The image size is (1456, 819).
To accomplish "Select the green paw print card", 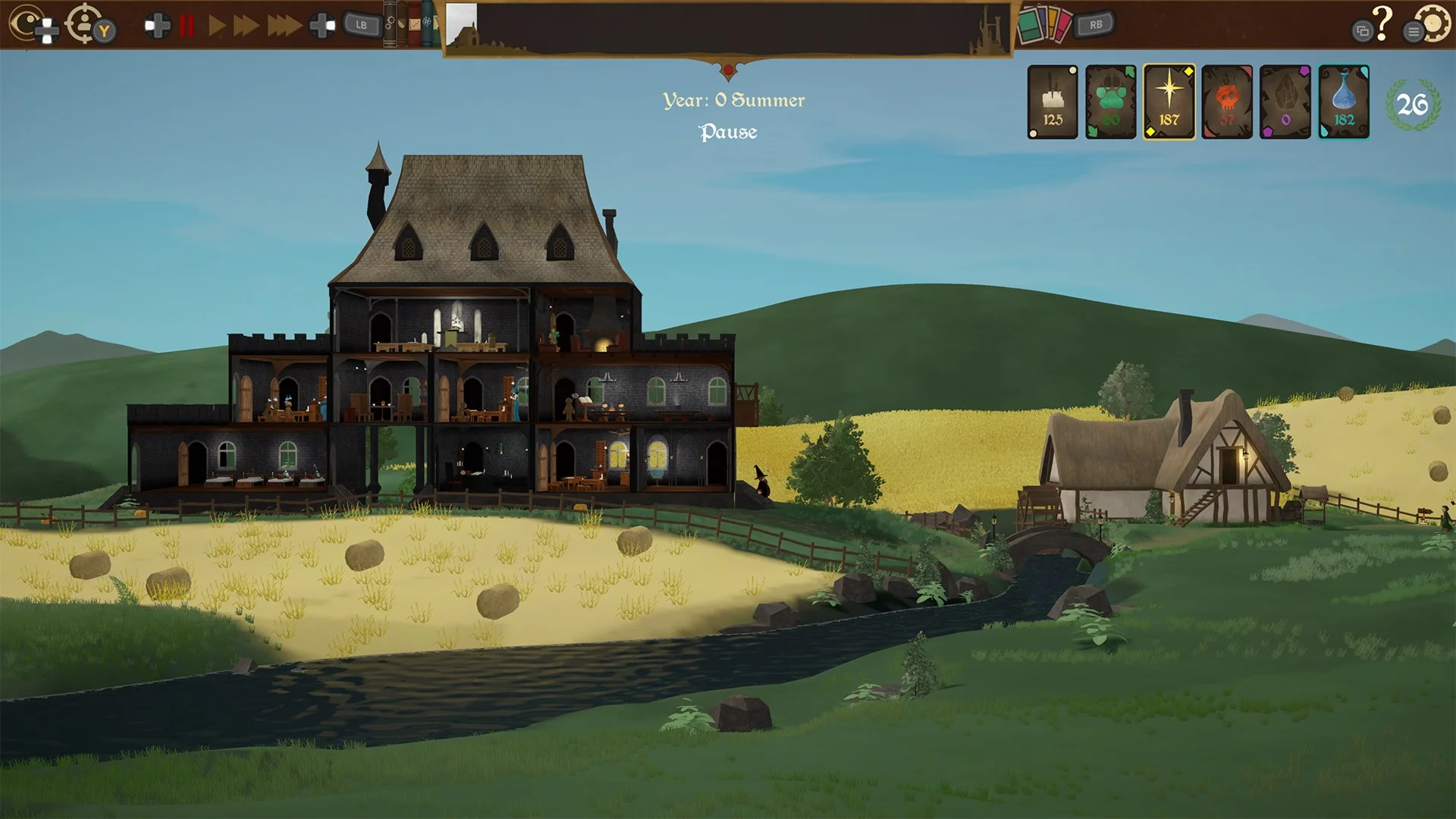I will (1111, 102).
